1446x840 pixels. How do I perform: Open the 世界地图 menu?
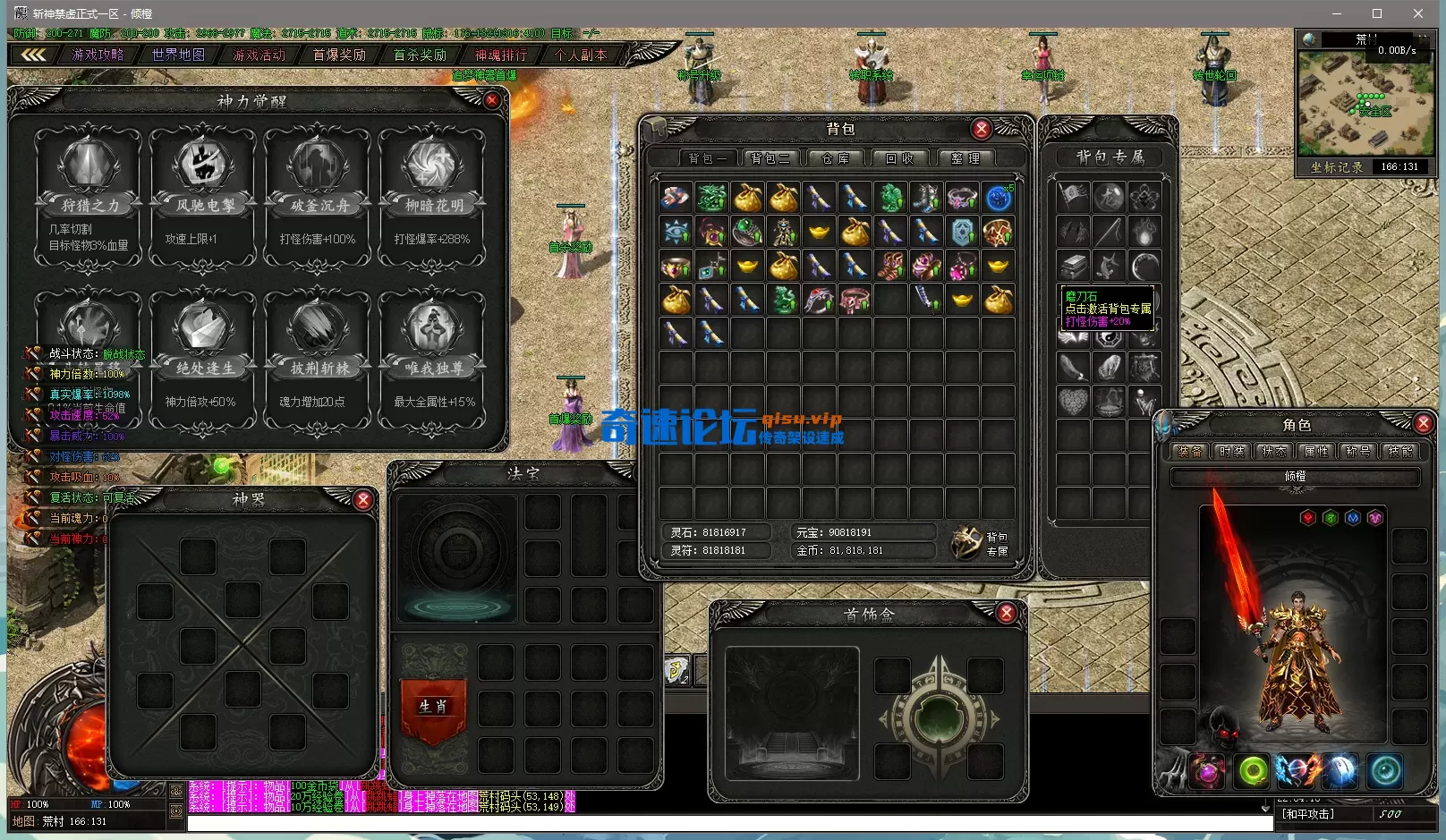177,54
